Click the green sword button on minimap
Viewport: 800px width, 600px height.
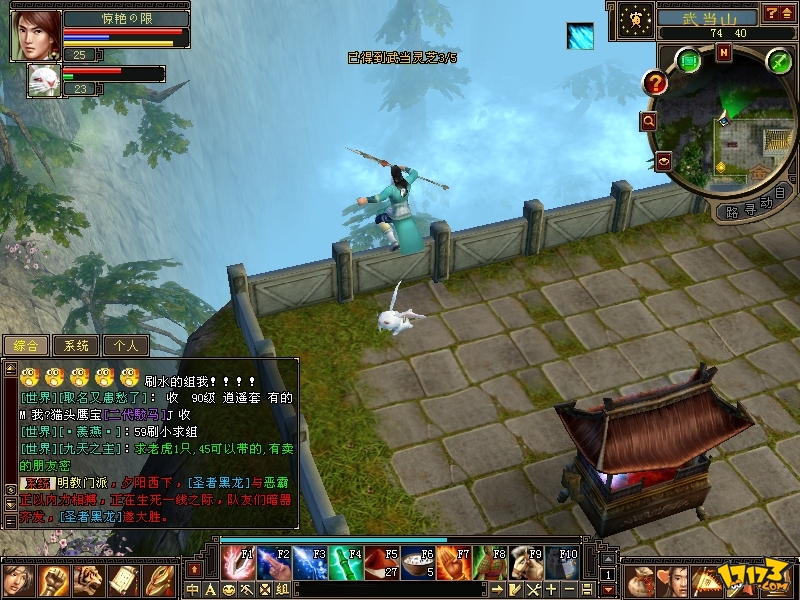[x=778, y=62]
